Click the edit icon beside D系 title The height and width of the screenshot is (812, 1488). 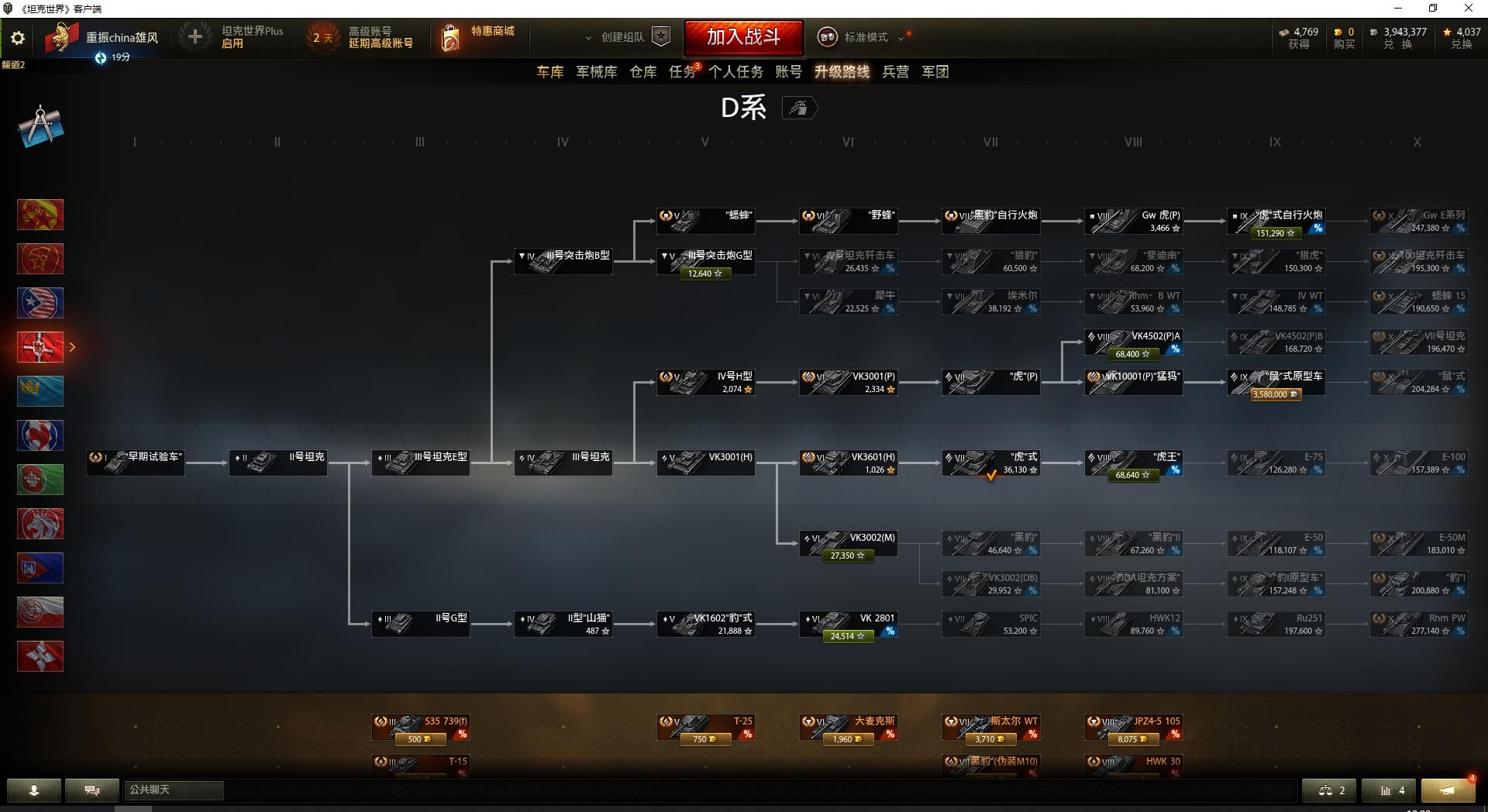[x=800, y=108]
